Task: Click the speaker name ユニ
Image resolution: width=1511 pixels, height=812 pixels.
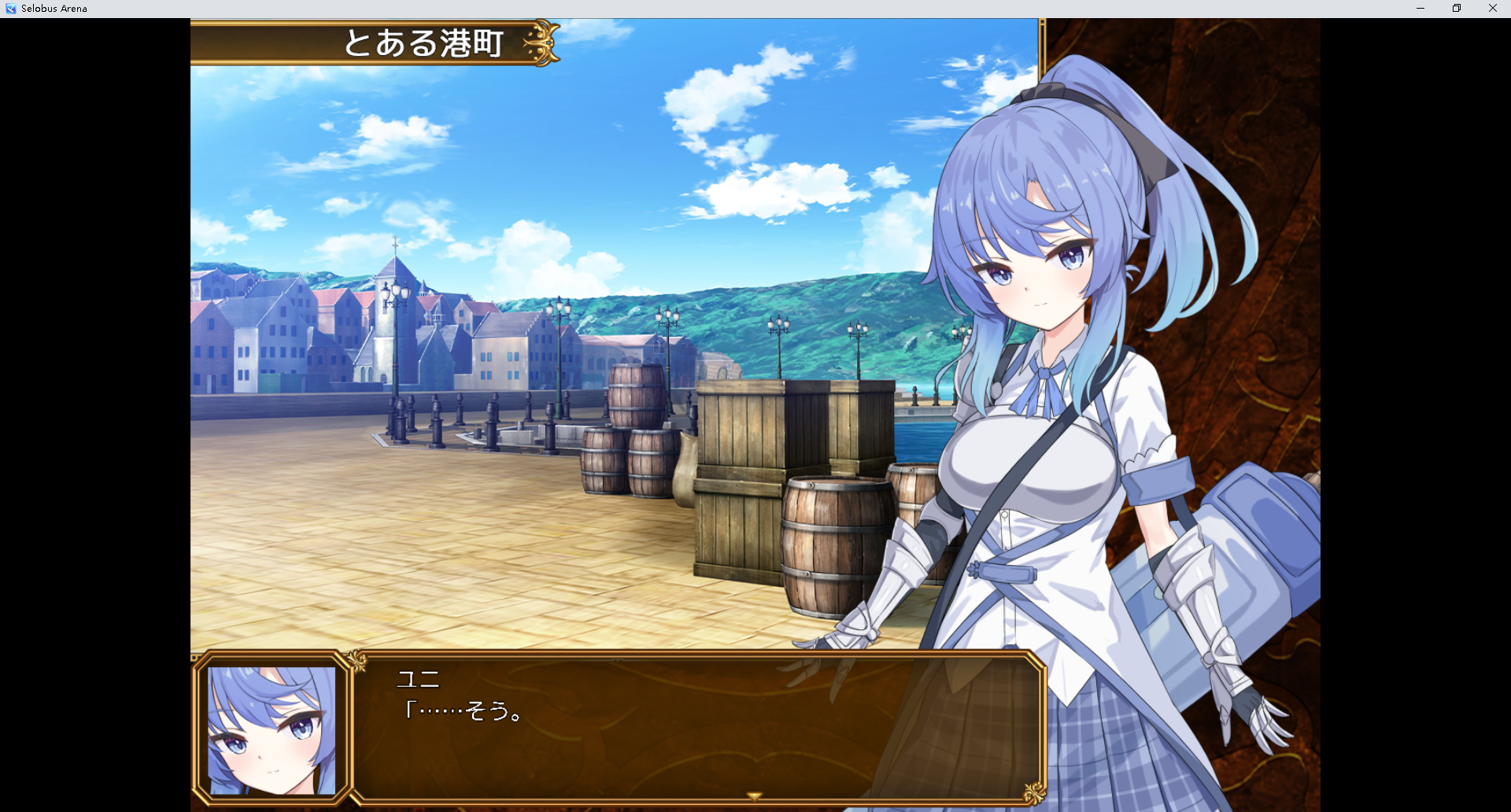Action: [x=419, y=679]
